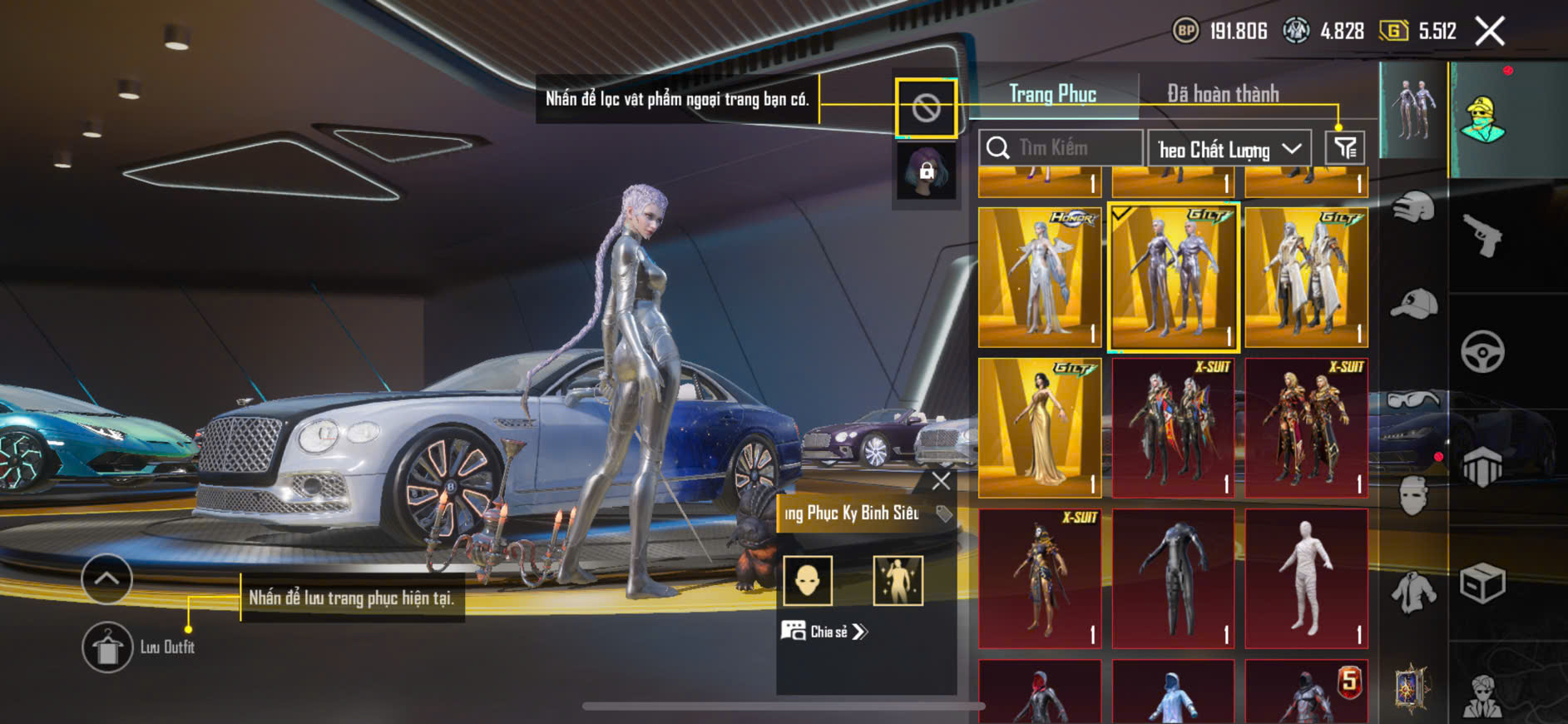
Task: Open the Theo Chất Lượng sort dropdown
Action: 1229,149
